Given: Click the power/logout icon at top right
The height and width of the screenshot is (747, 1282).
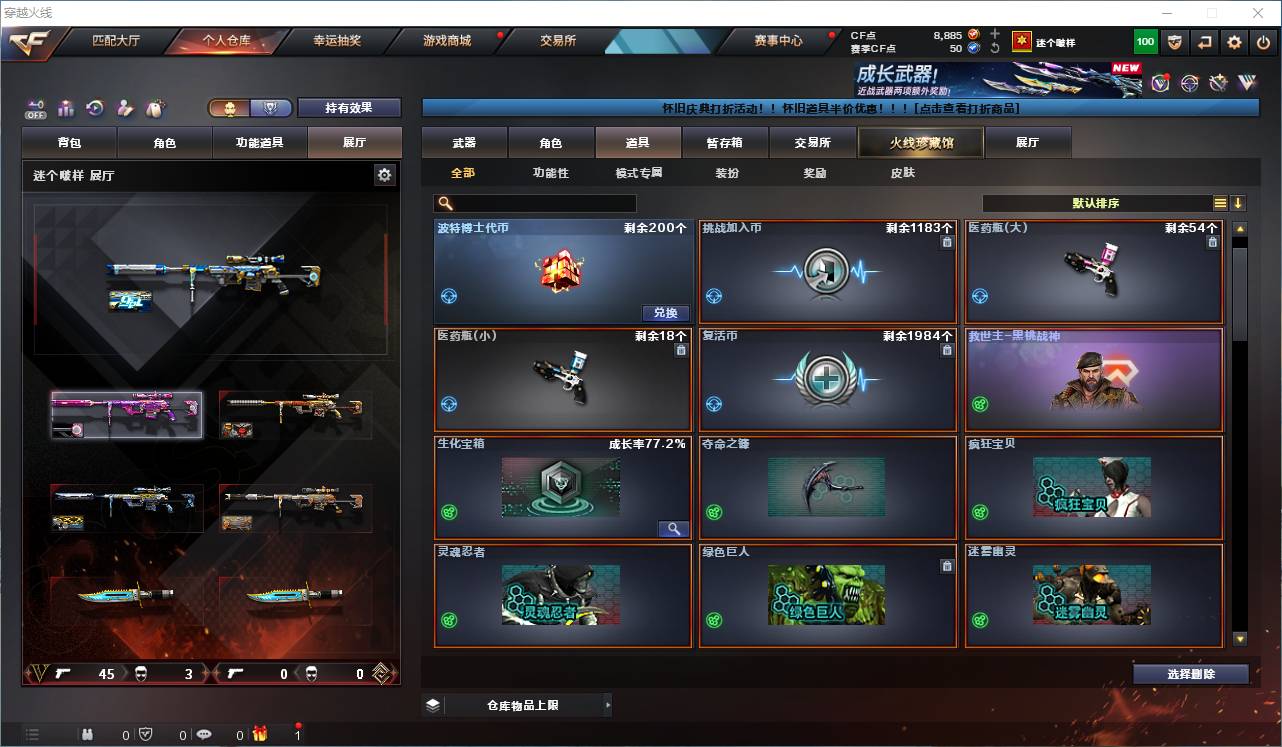Looking at the screenshot, I should click(1262, 41).
